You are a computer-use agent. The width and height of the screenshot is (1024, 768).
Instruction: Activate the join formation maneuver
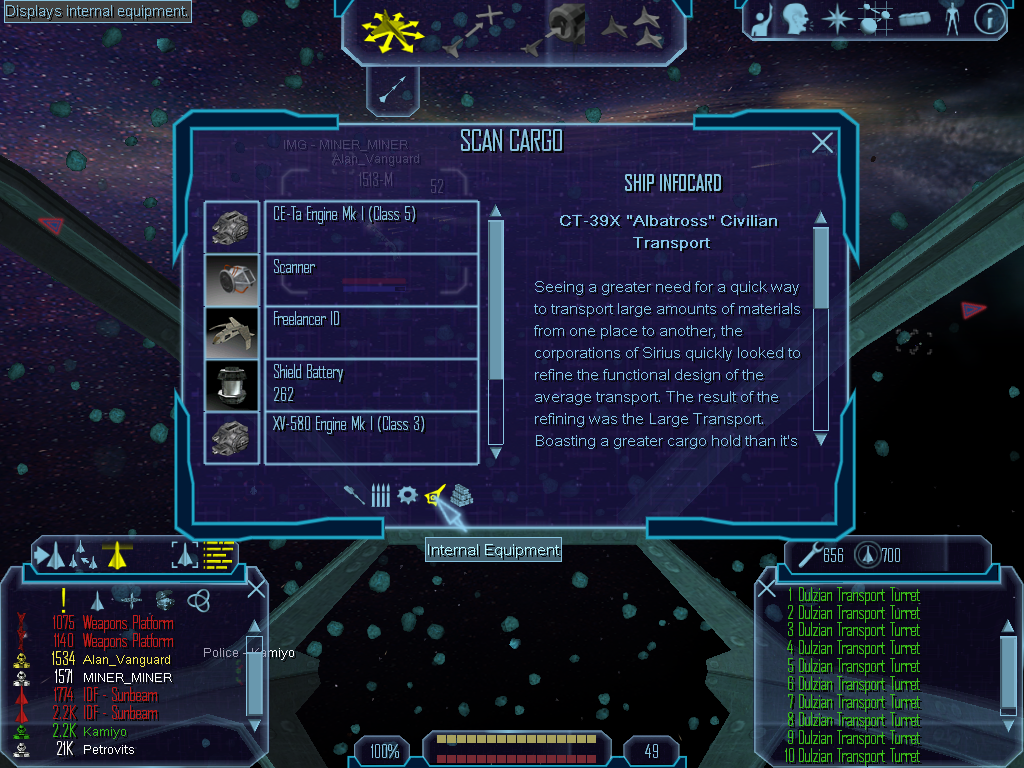(643, 30)
